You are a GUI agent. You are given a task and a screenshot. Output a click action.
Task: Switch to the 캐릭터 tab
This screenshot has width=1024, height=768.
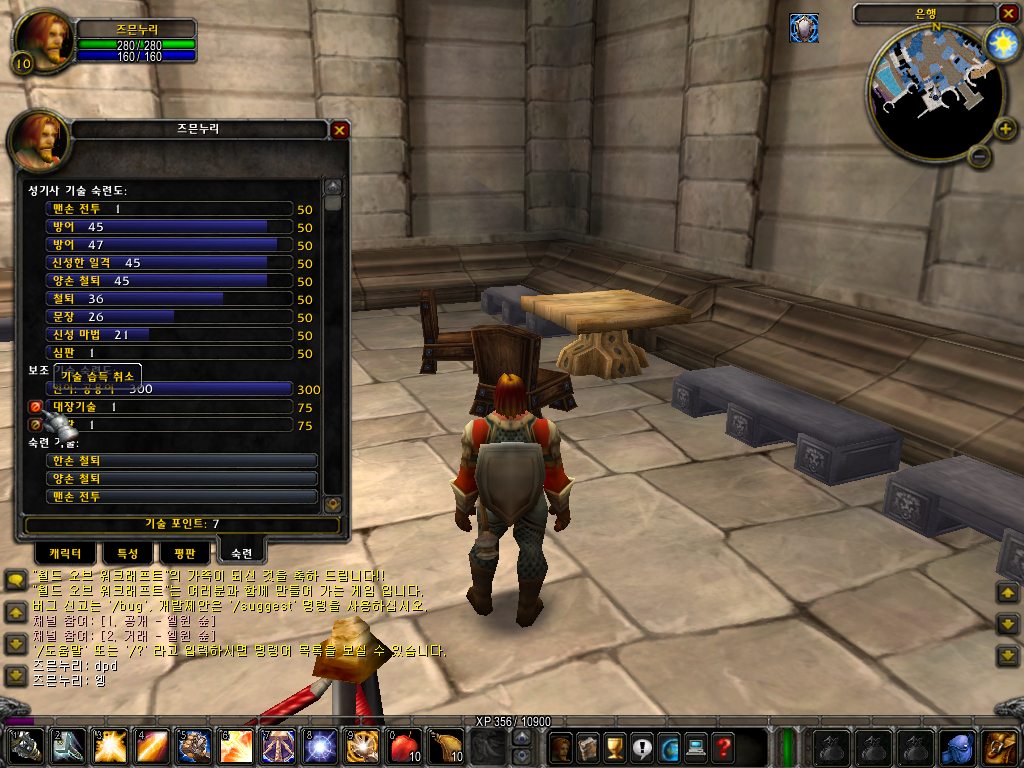pyautogui.click(x=65, y=553)
